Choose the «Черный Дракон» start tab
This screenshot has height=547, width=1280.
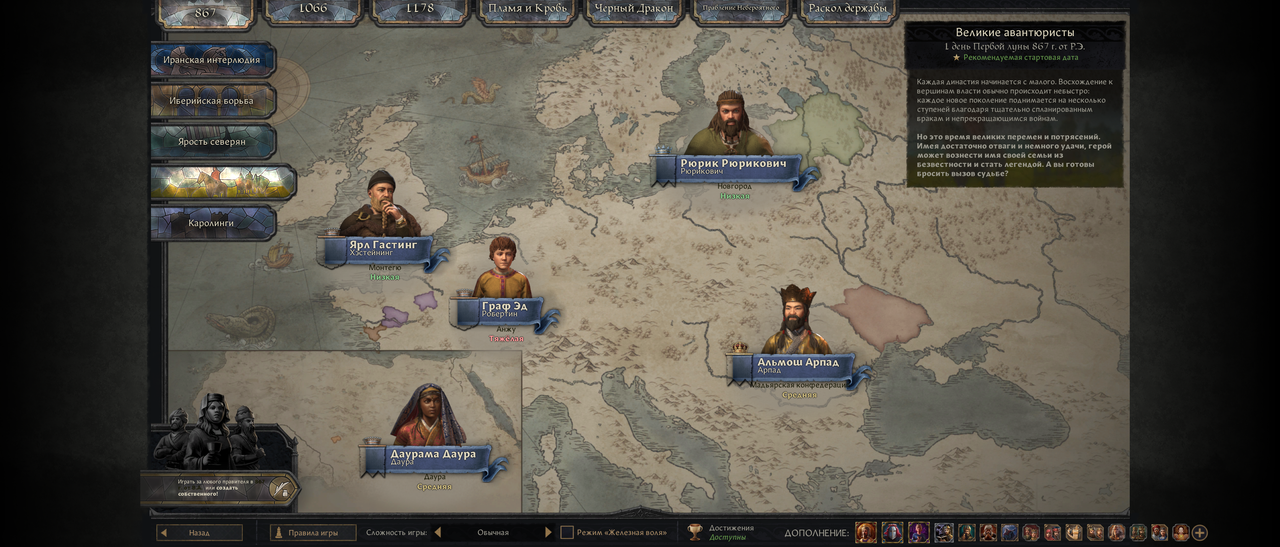(x=634, y=9)
